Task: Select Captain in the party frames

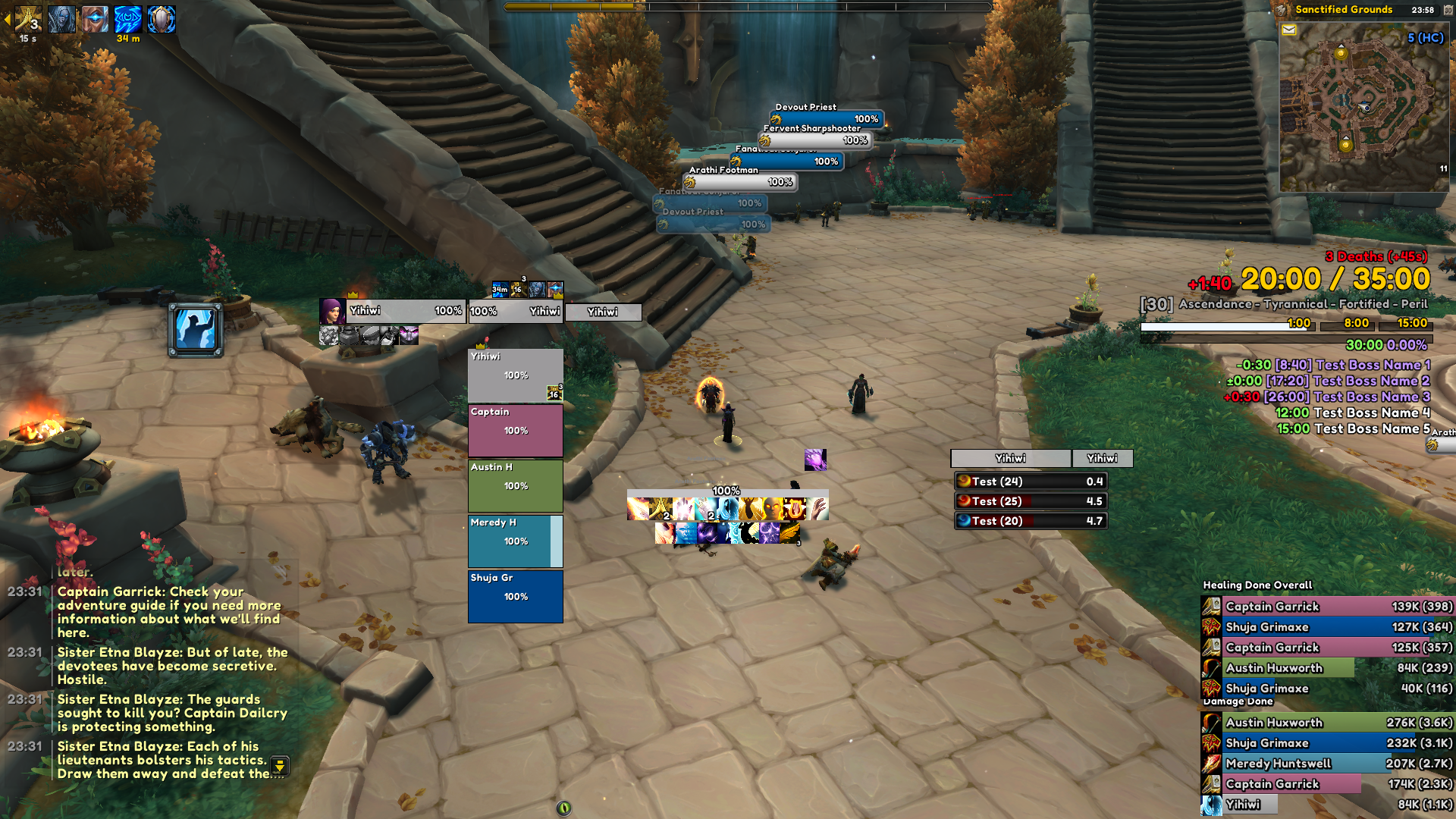Action: pyautogui.click(x=515, y=430)
